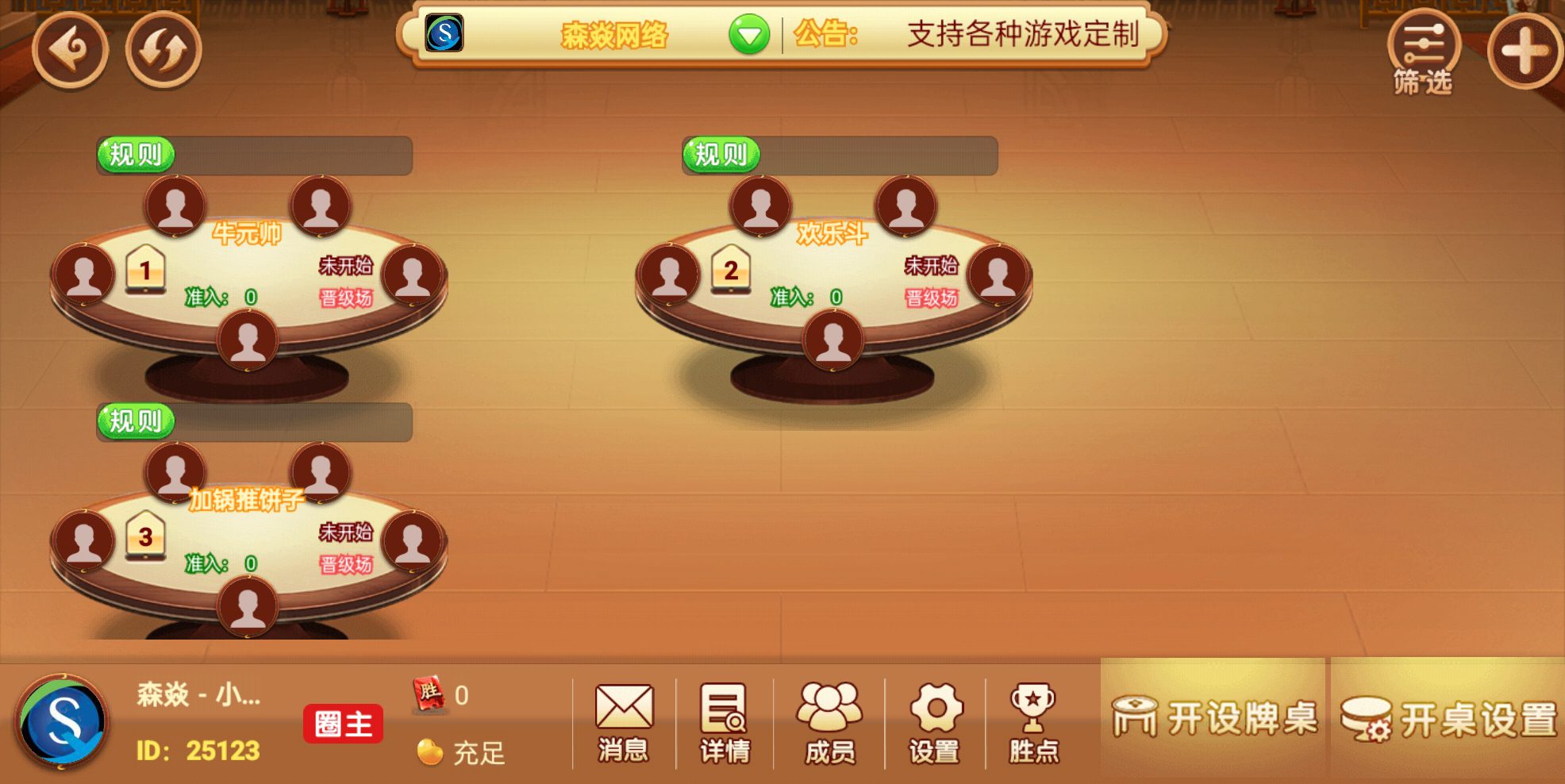
Task: Tap the back arrow in the top left
Action: 71,49
